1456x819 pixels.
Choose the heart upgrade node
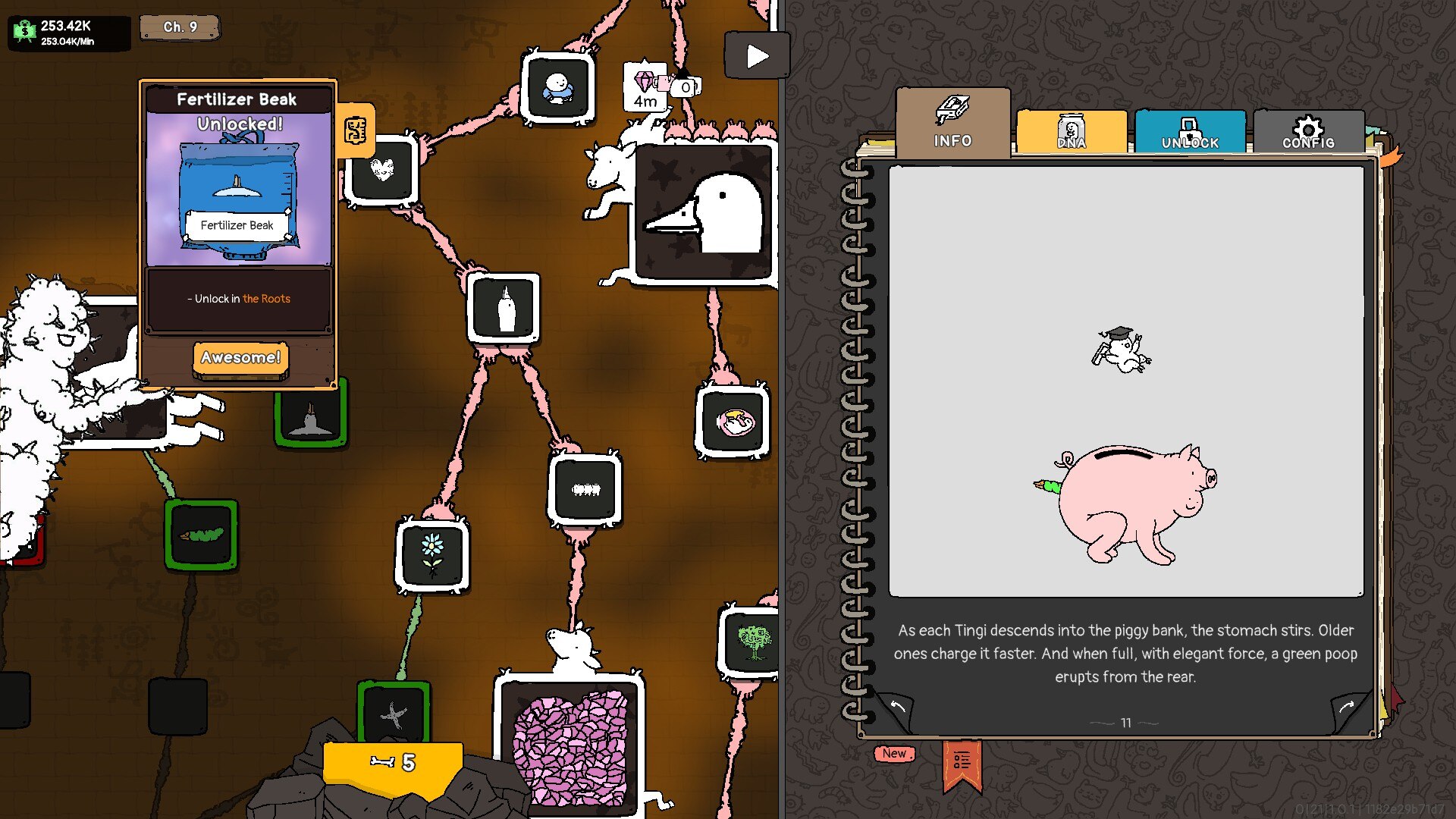coord(382,170)
